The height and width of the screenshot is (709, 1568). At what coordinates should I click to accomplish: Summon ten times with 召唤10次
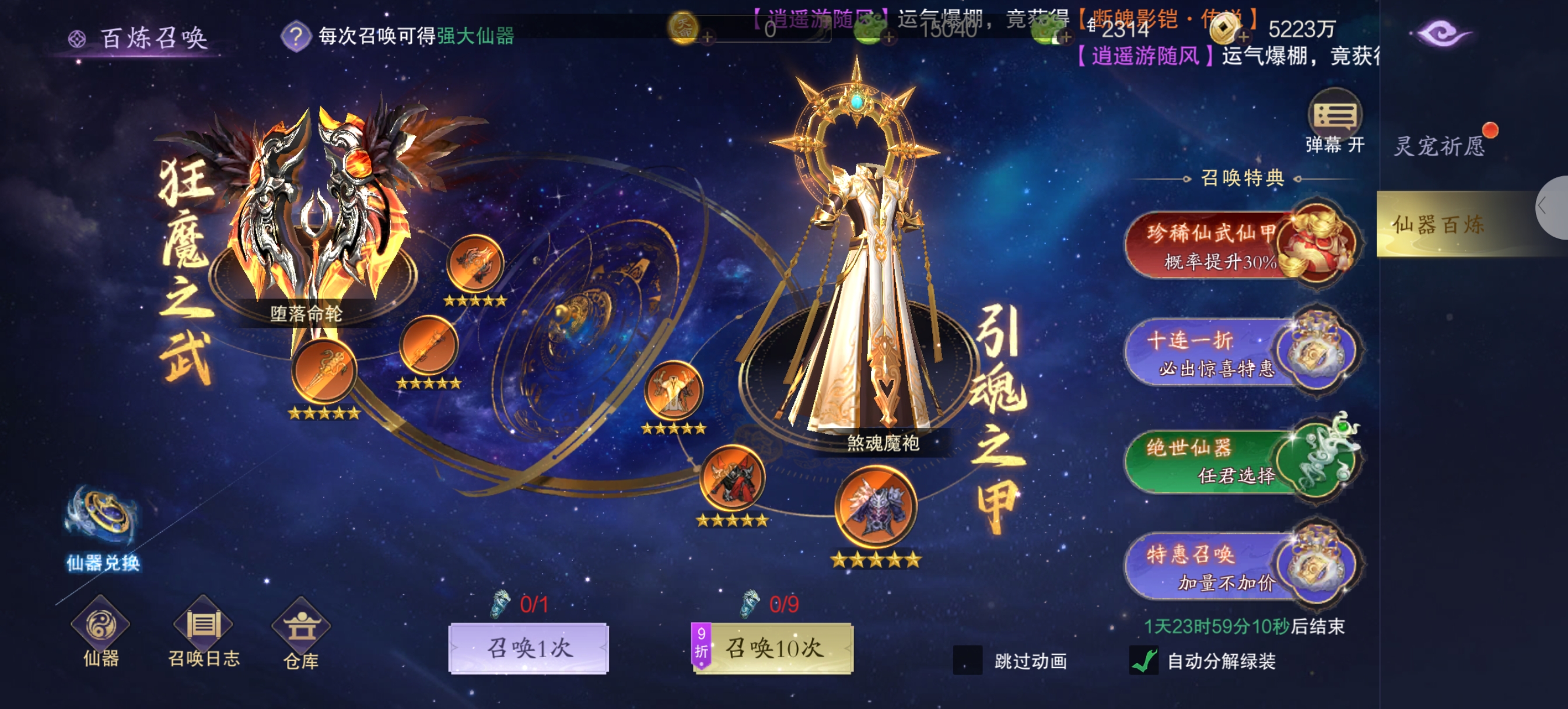coord(773,648)
